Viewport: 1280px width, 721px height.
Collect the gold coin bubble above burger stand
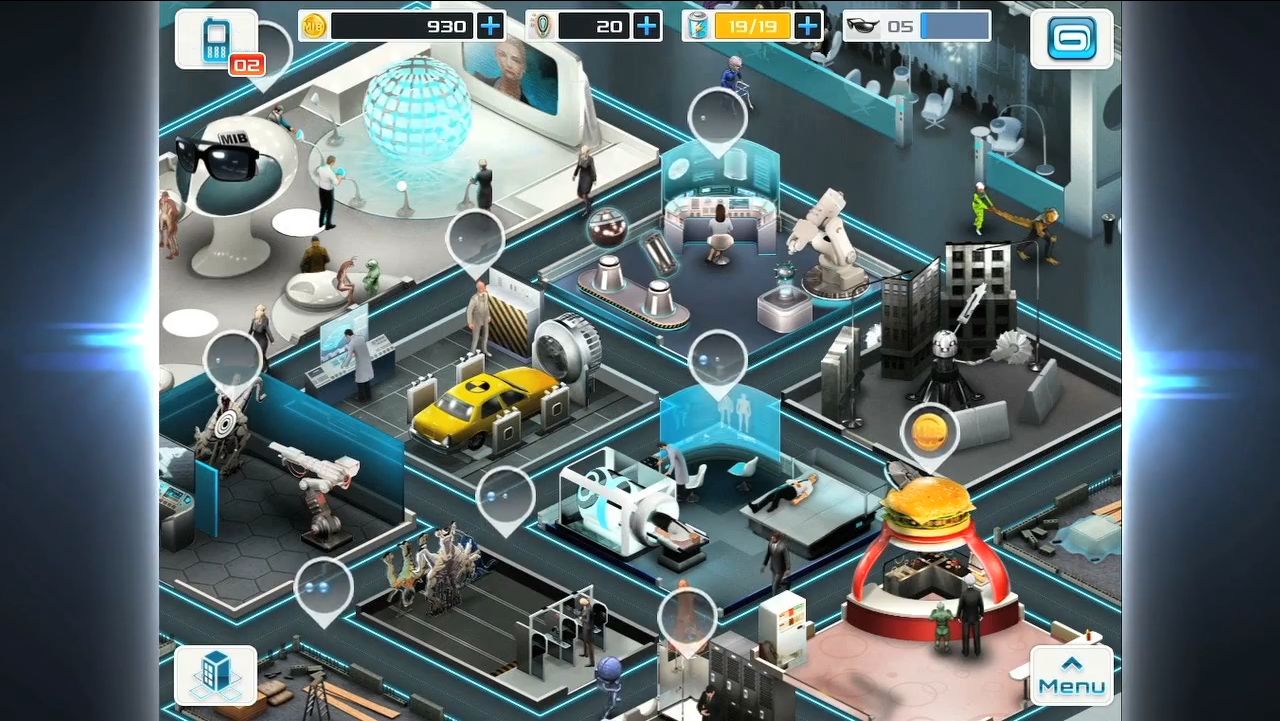coord(929,432)
